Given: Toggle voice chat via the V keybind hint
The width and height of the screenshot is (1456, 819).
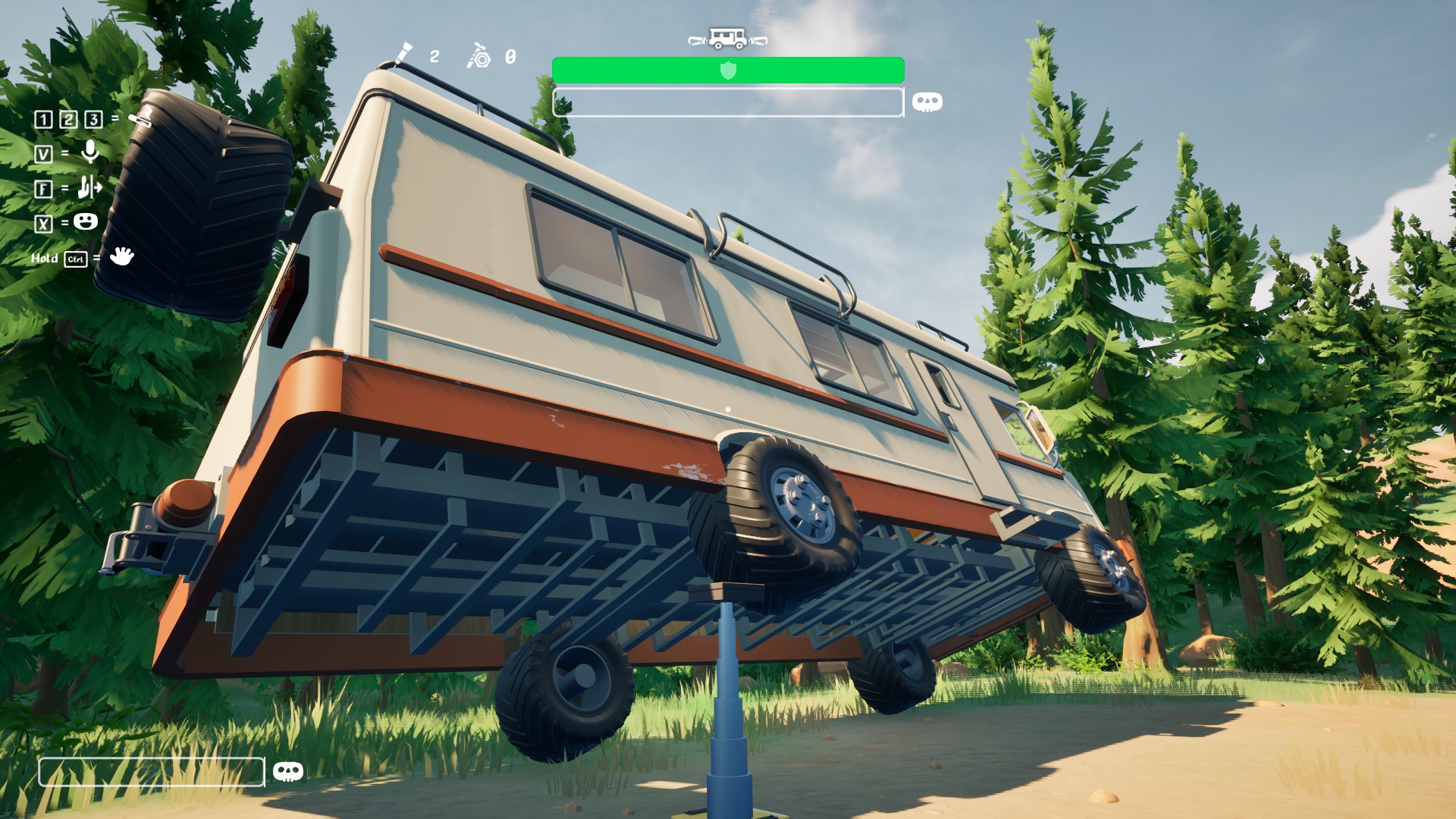Looking at the screenshot, I should (x=44, y=153).
